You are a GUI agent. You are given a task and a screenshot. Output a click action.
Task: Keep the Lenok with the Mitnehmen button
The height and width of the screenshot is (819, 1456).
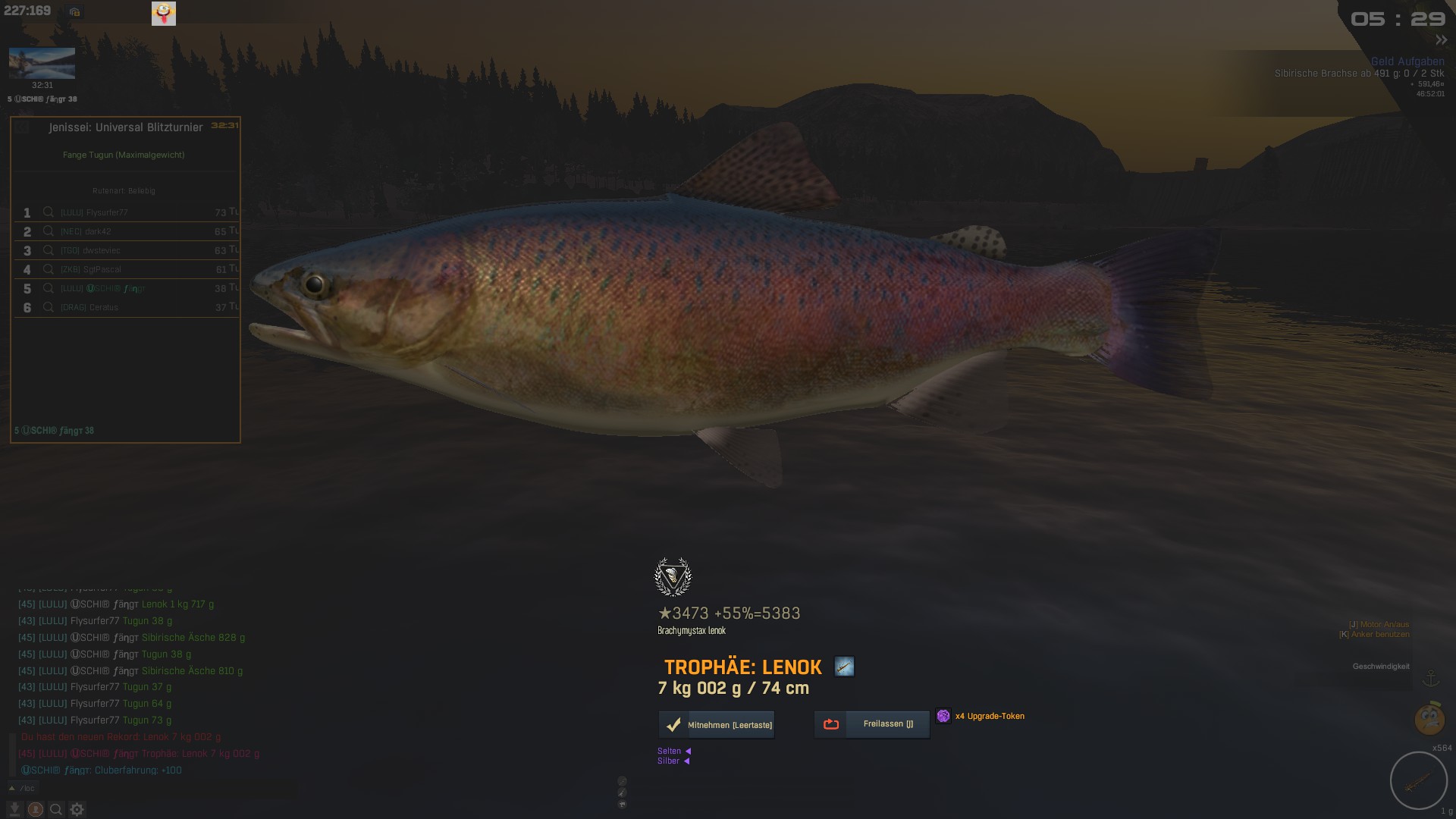pyautogui.click(x=717, y=725)
